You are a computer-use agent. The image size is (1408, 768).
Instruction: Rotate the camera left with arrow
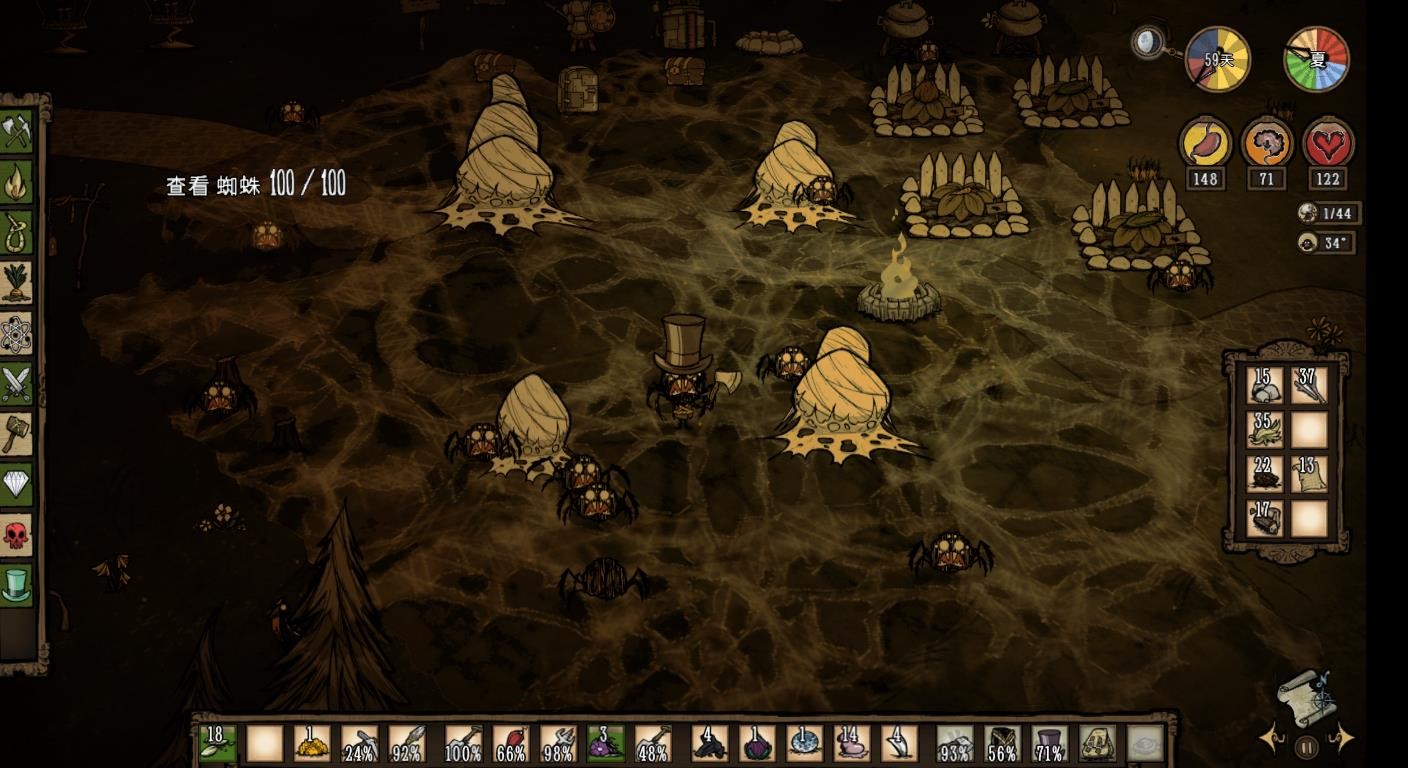tap(1272, 740)
